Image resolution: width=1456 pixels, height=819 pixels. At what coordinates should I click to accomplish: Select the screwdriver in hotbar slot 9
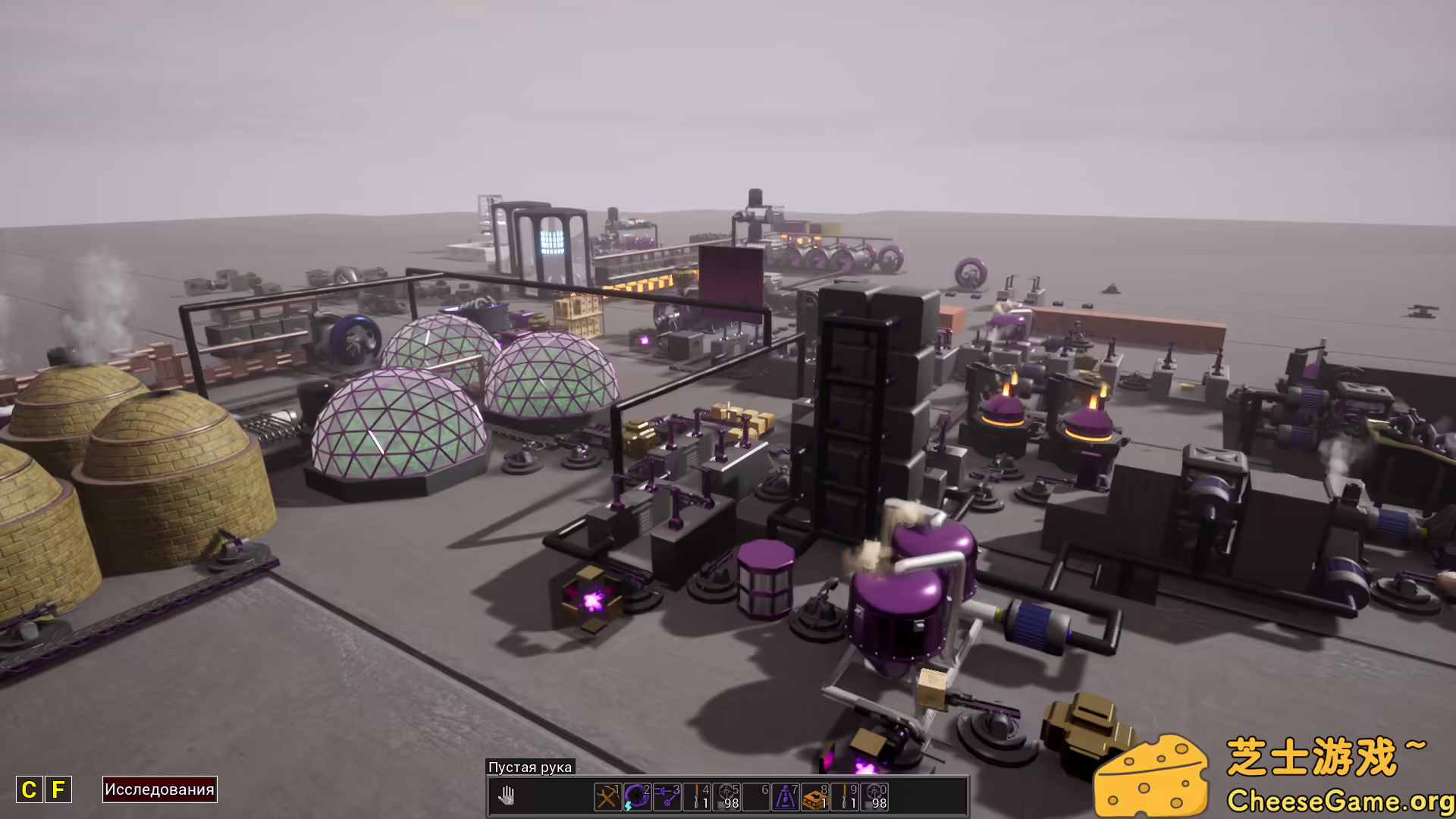coord(844,798)
